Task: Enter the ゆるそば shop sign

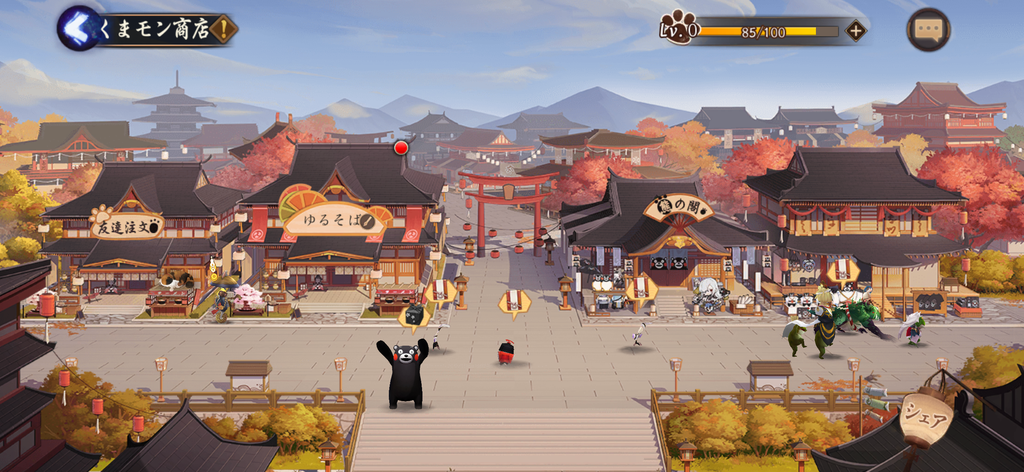Action: tap(335, 221)
